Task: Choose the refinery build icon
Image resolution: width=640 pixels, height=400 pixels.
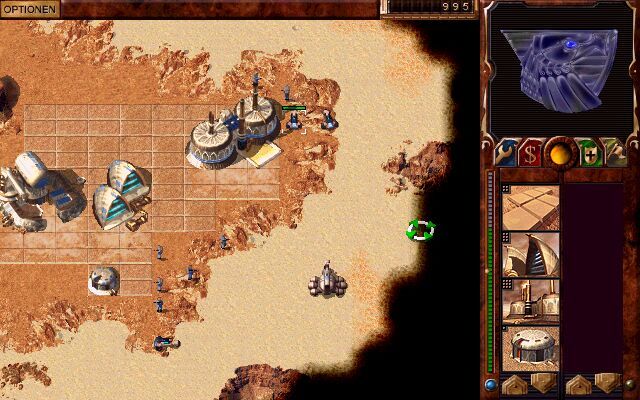Action: [530, 302]
